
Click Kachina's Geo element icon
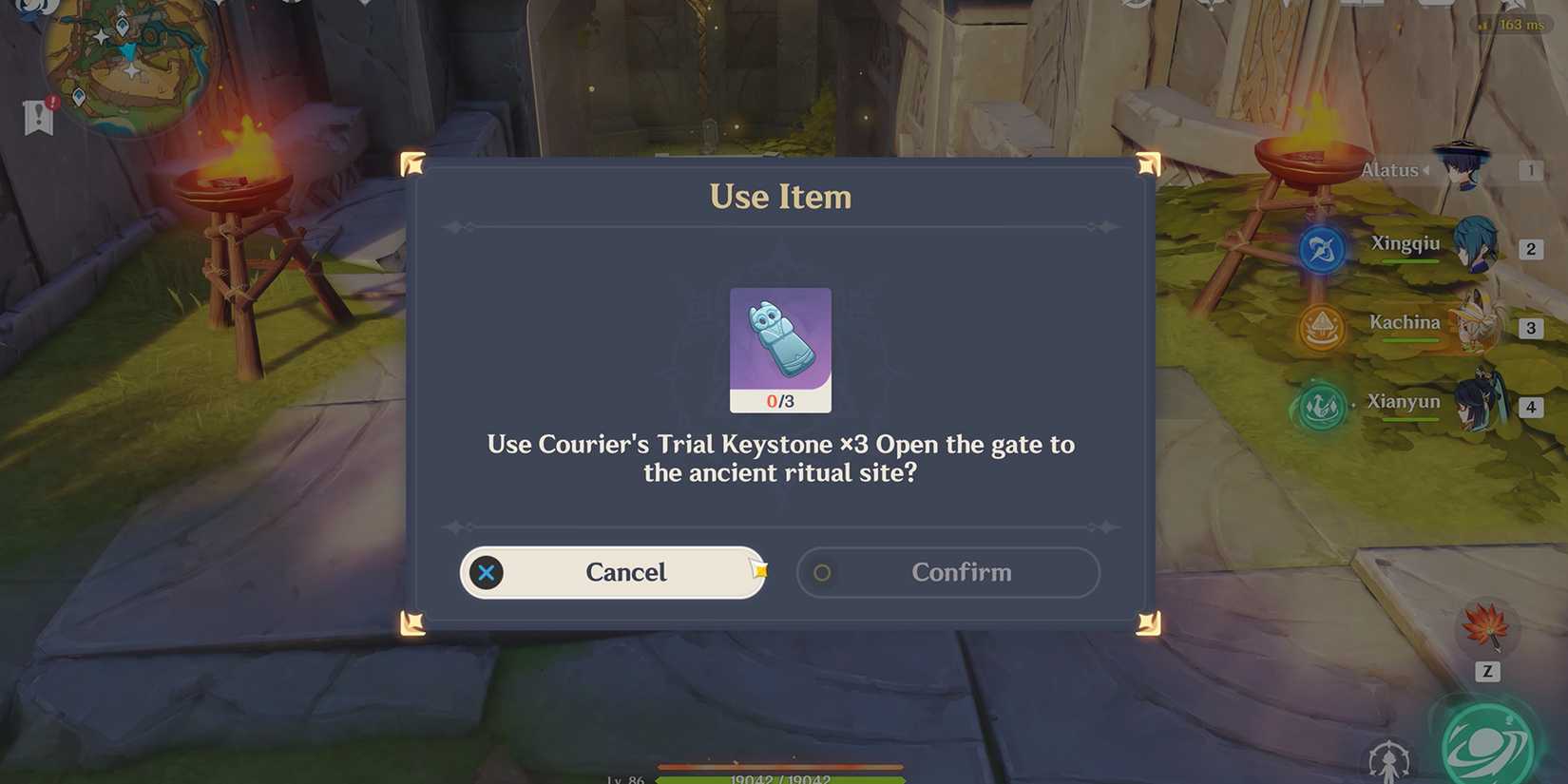point(1321,327)
